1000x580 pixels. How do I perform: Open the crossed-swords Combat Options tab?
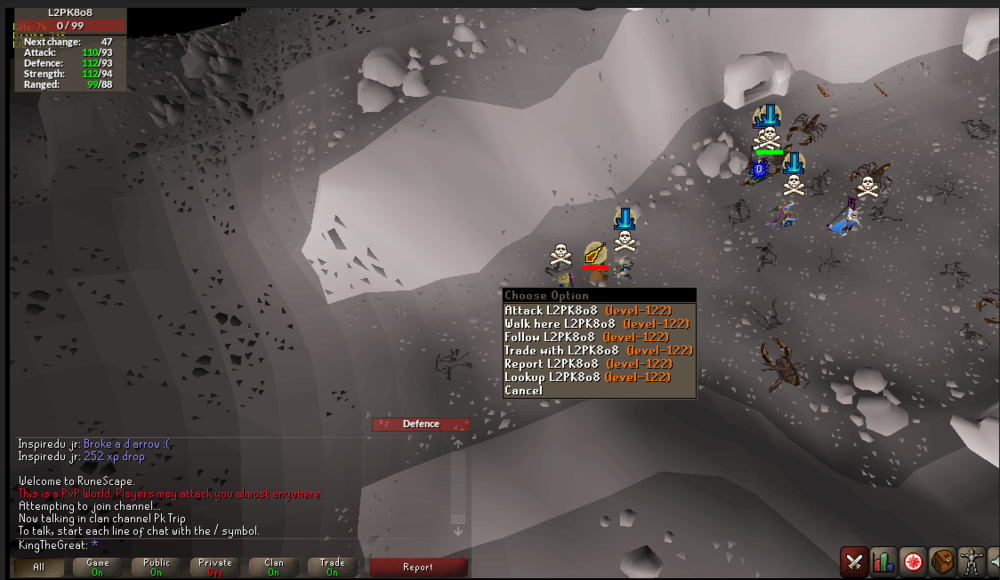coord(854,561)
